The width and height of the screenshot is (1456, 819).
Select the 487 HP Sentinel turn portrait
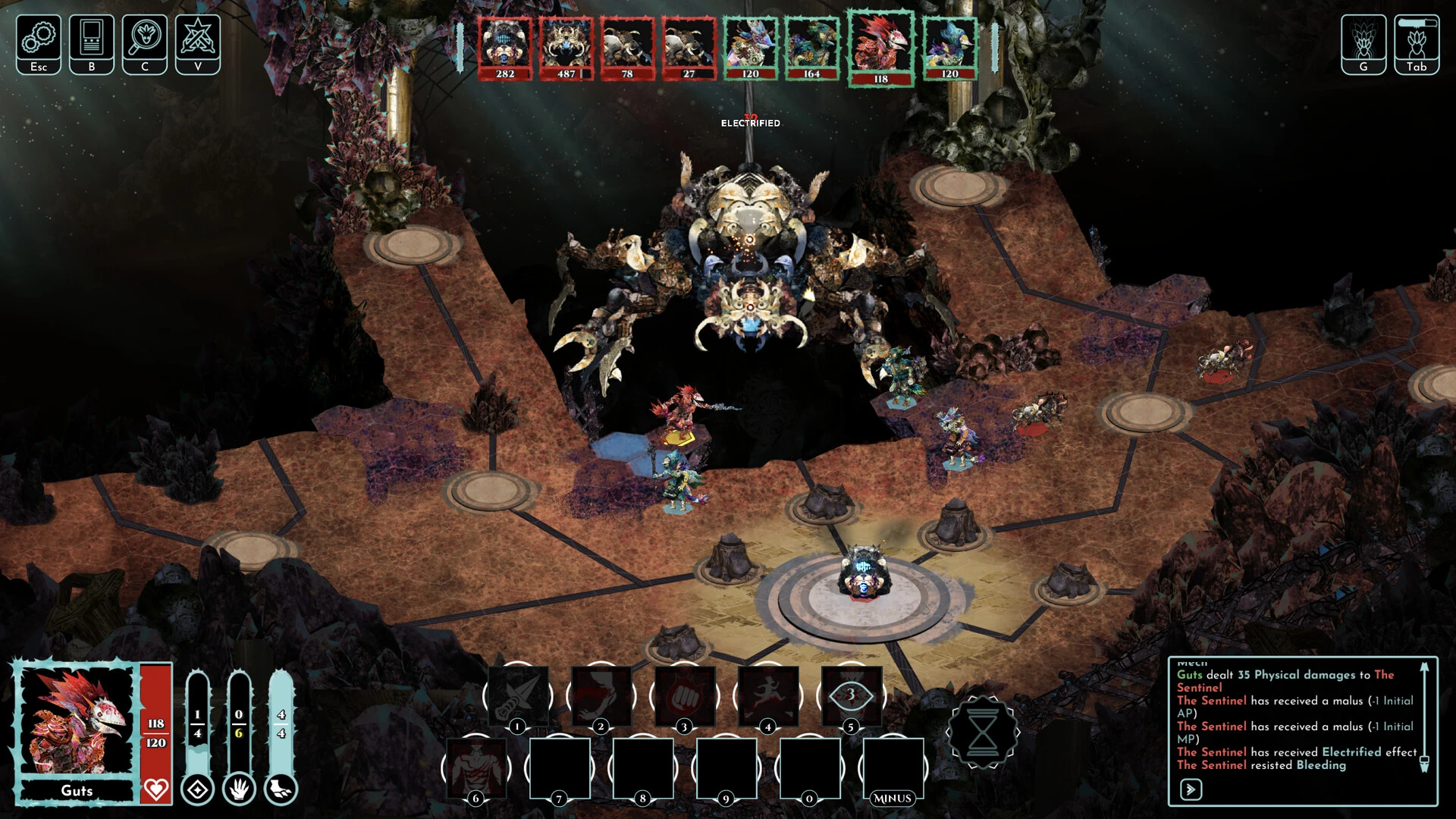(x=566, y=49)
